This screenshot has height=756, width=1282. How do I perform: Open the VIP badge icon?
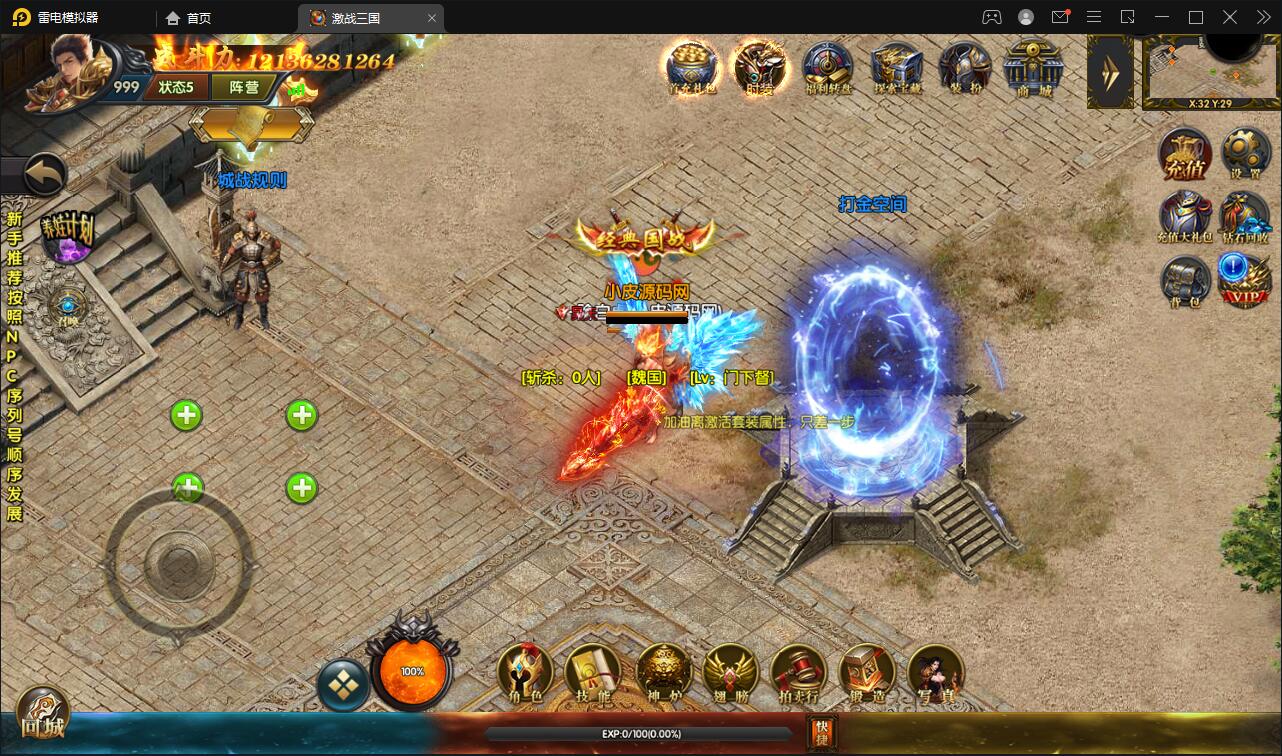tap(1245, 279)
